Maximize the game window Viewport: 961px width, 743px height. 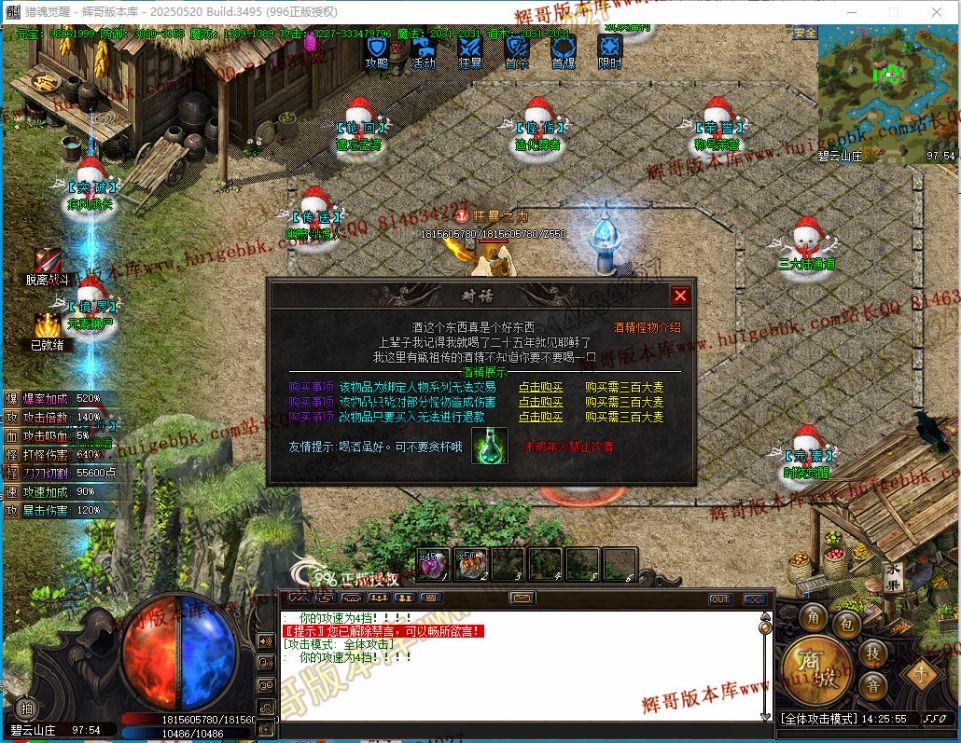[893, 11]
